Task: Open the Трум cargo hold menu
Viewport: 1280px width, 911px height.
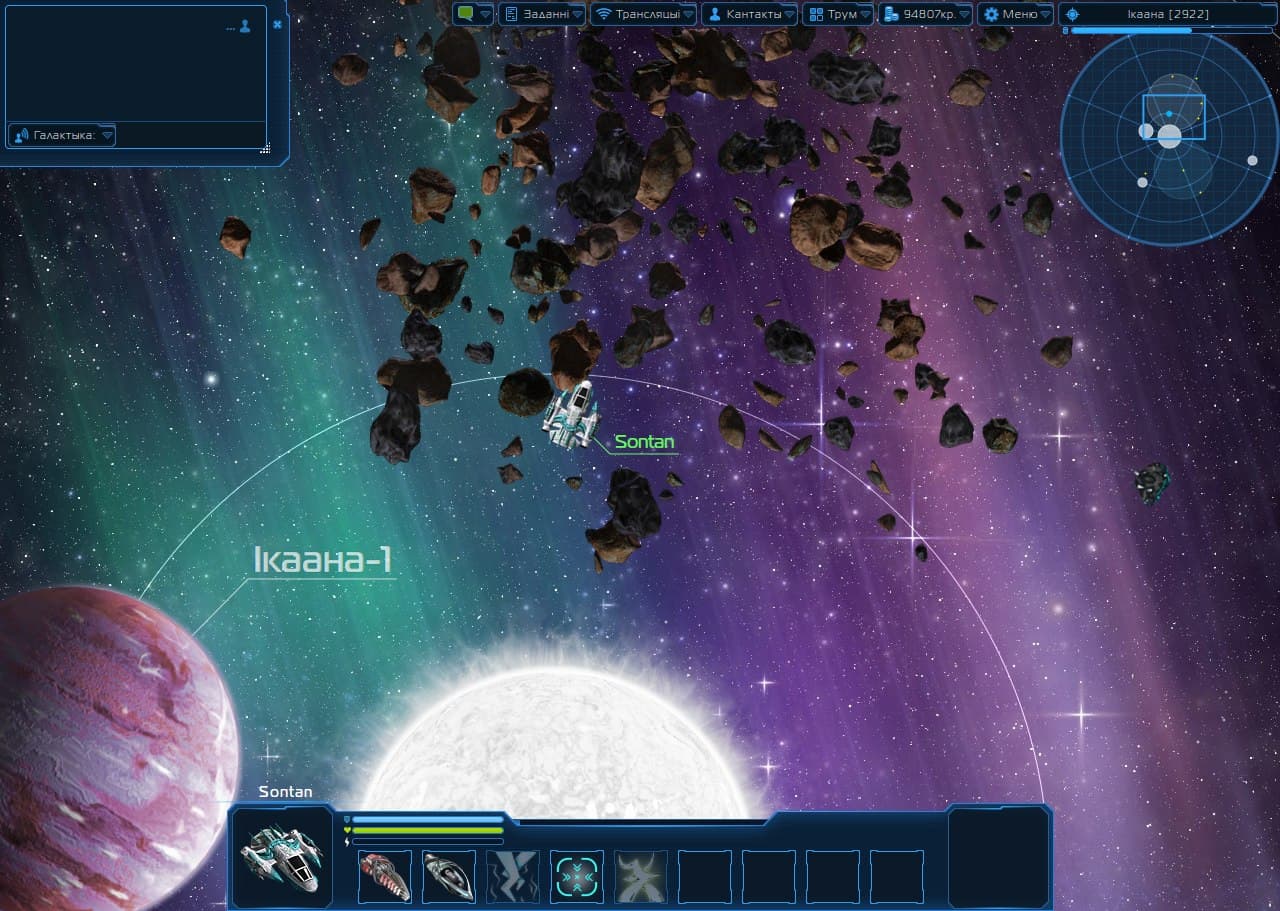Action: pyautogui.click(x=838, y=14)
